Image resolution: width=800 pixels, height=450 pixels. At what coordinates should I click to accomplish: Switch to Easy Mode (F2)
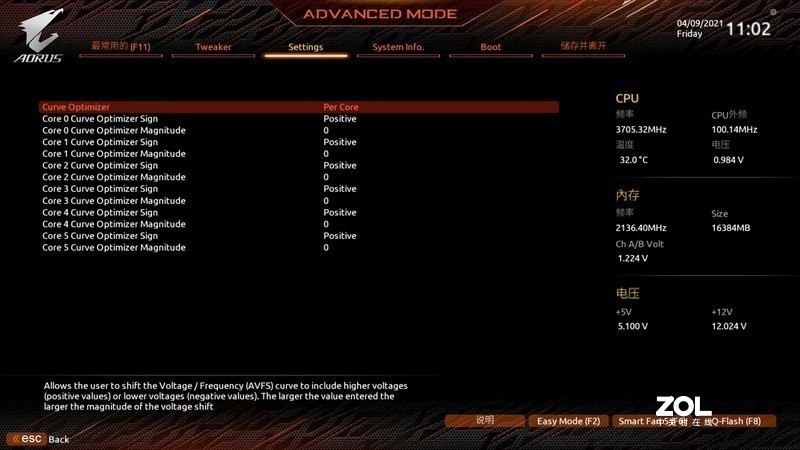[568, 421]
